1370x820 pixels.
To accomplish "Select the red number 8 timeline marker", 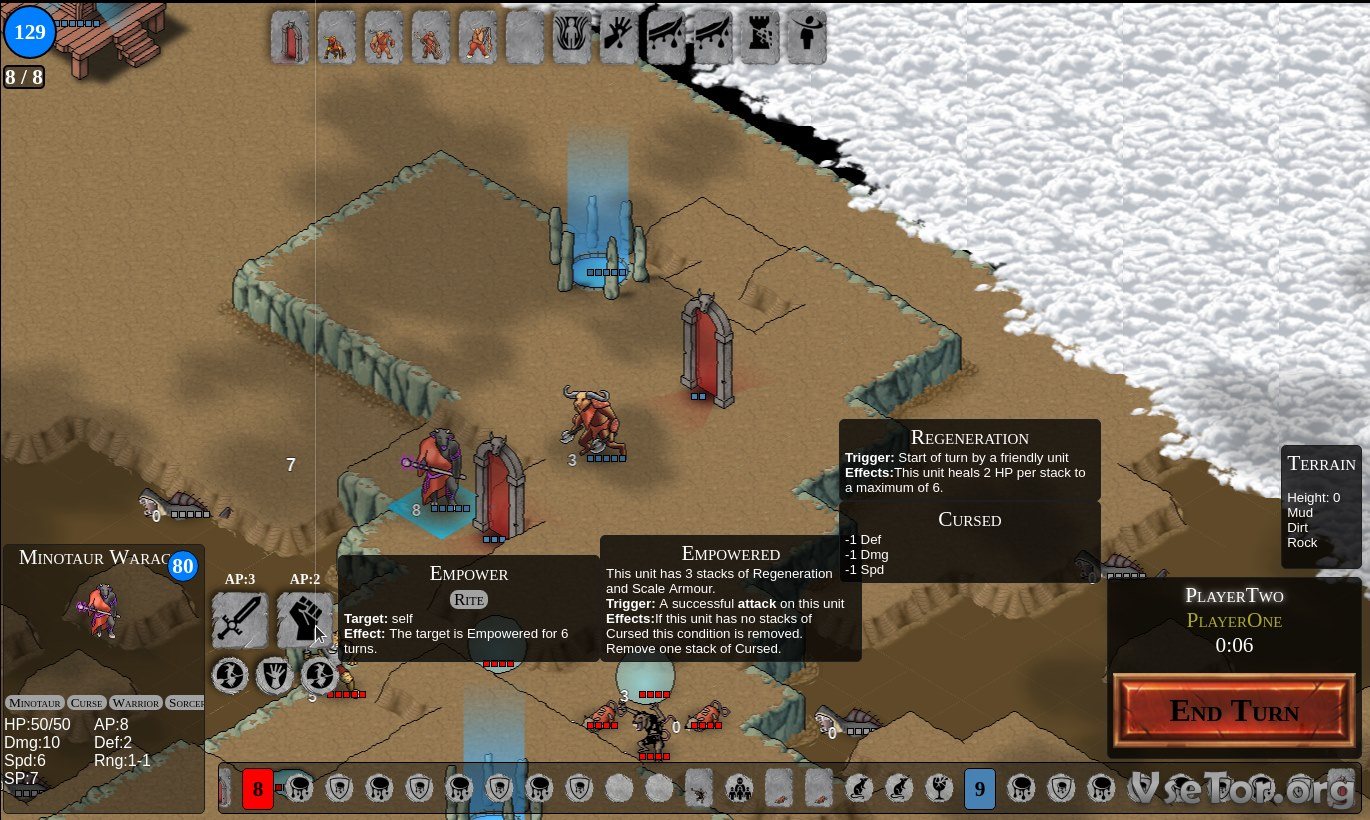I will click(257, 790).
